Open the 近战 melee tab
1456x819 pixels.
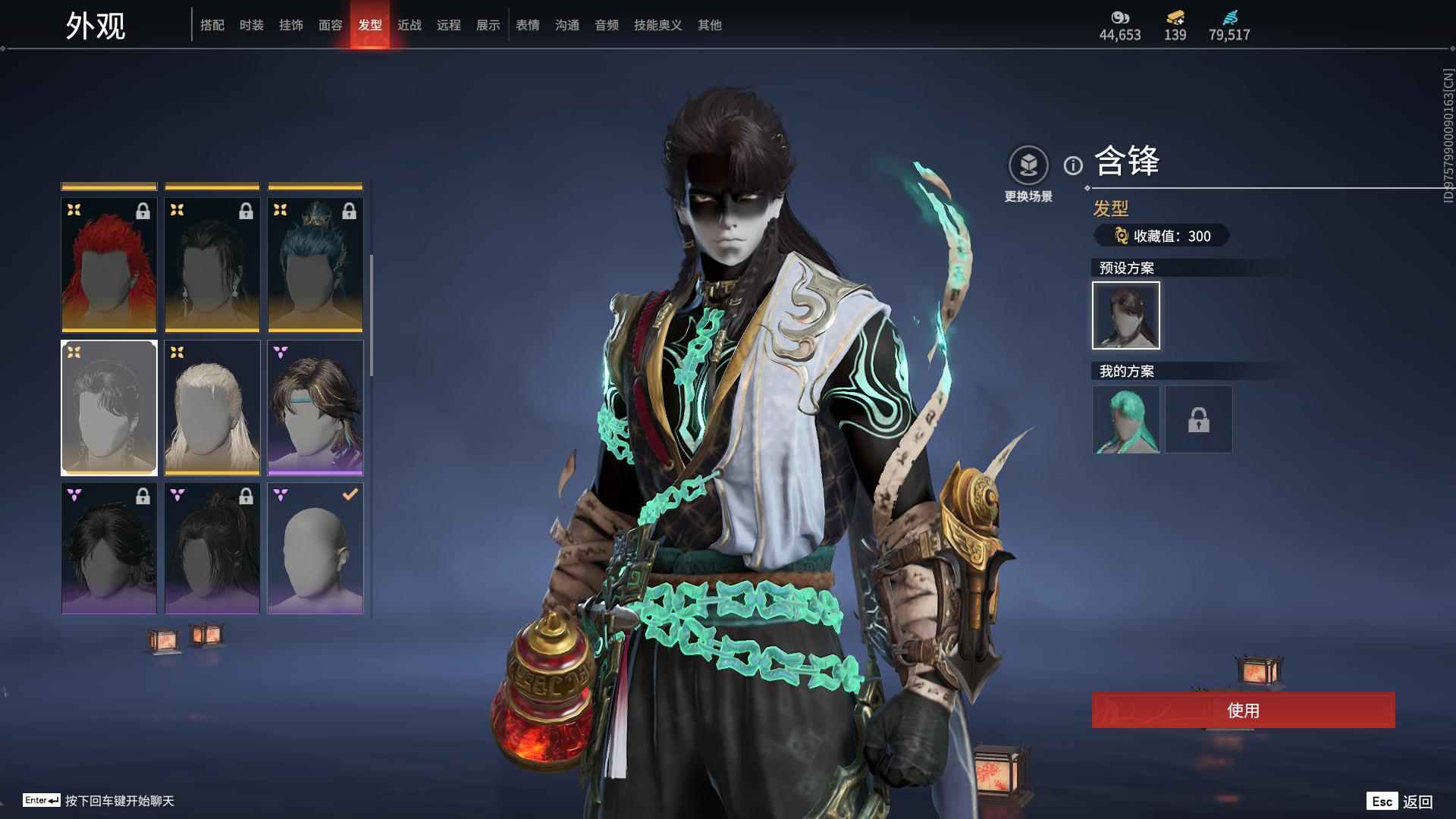[x=409, y=25]
